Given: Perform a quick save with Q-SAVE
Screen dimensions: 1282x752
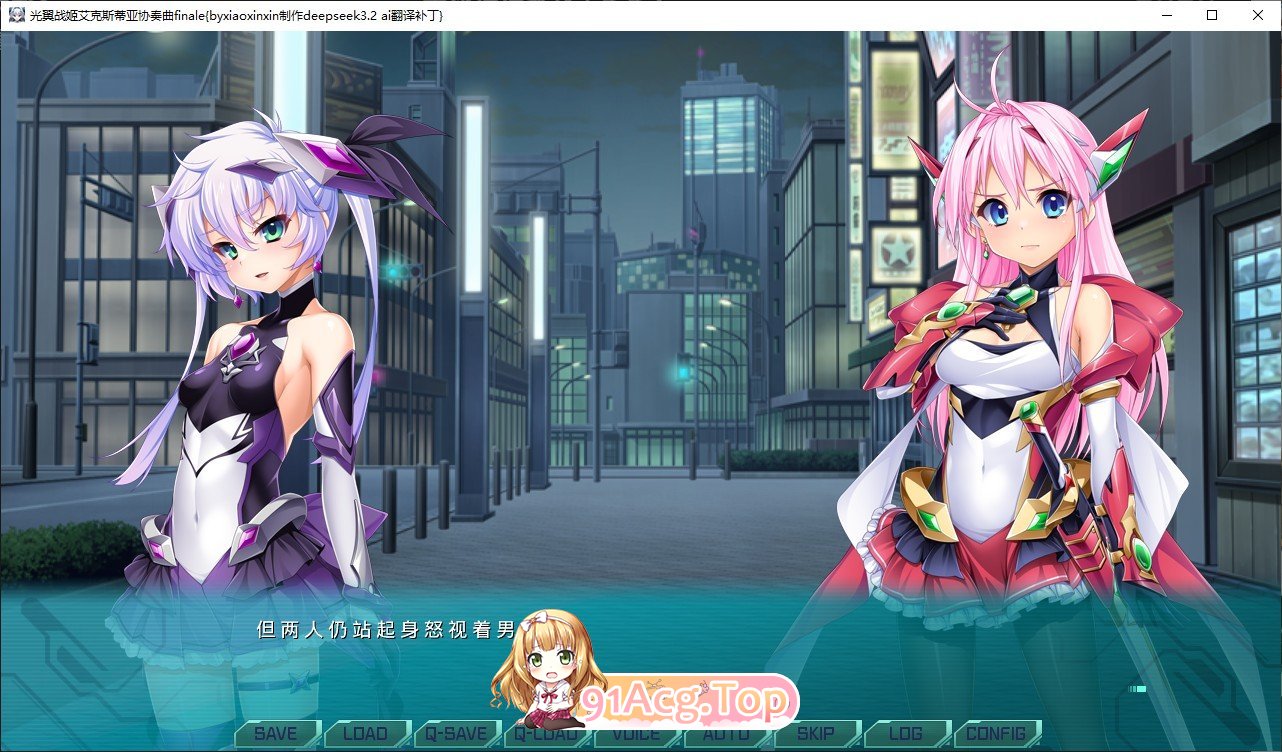Looking at the screenshot, I should pos(458,733).
